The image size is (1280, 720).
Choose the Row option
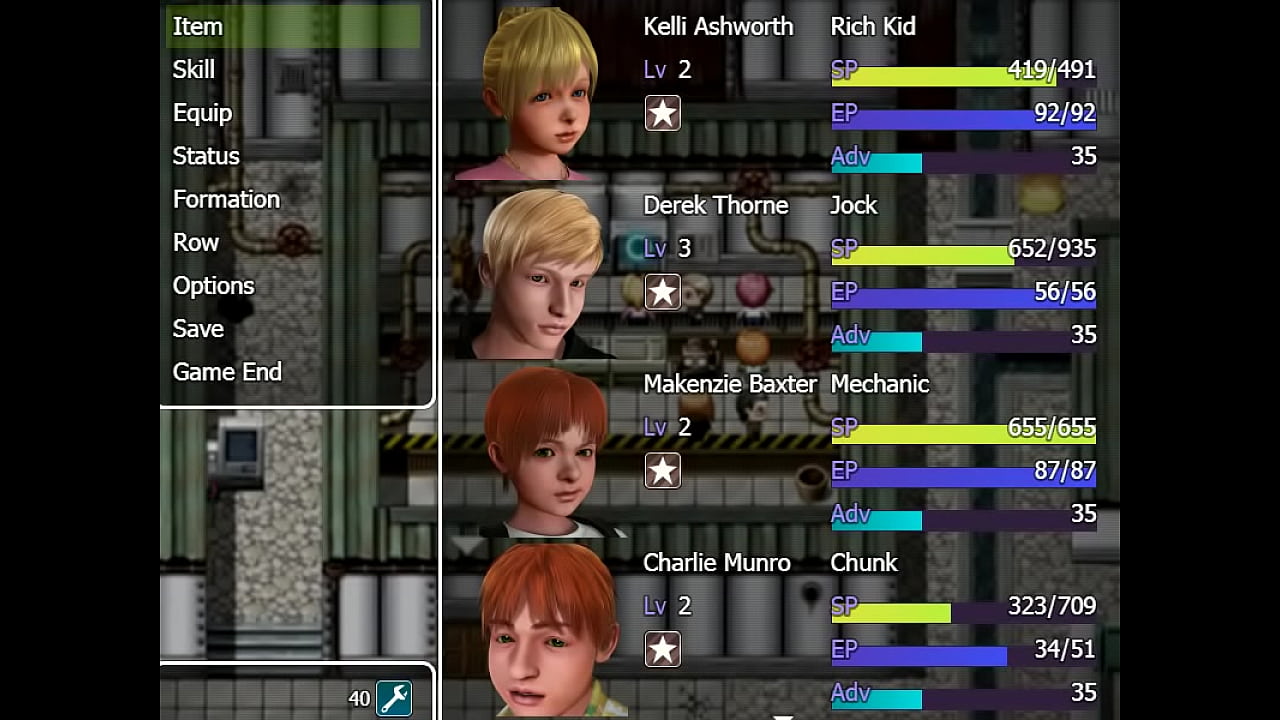[196, 242]
